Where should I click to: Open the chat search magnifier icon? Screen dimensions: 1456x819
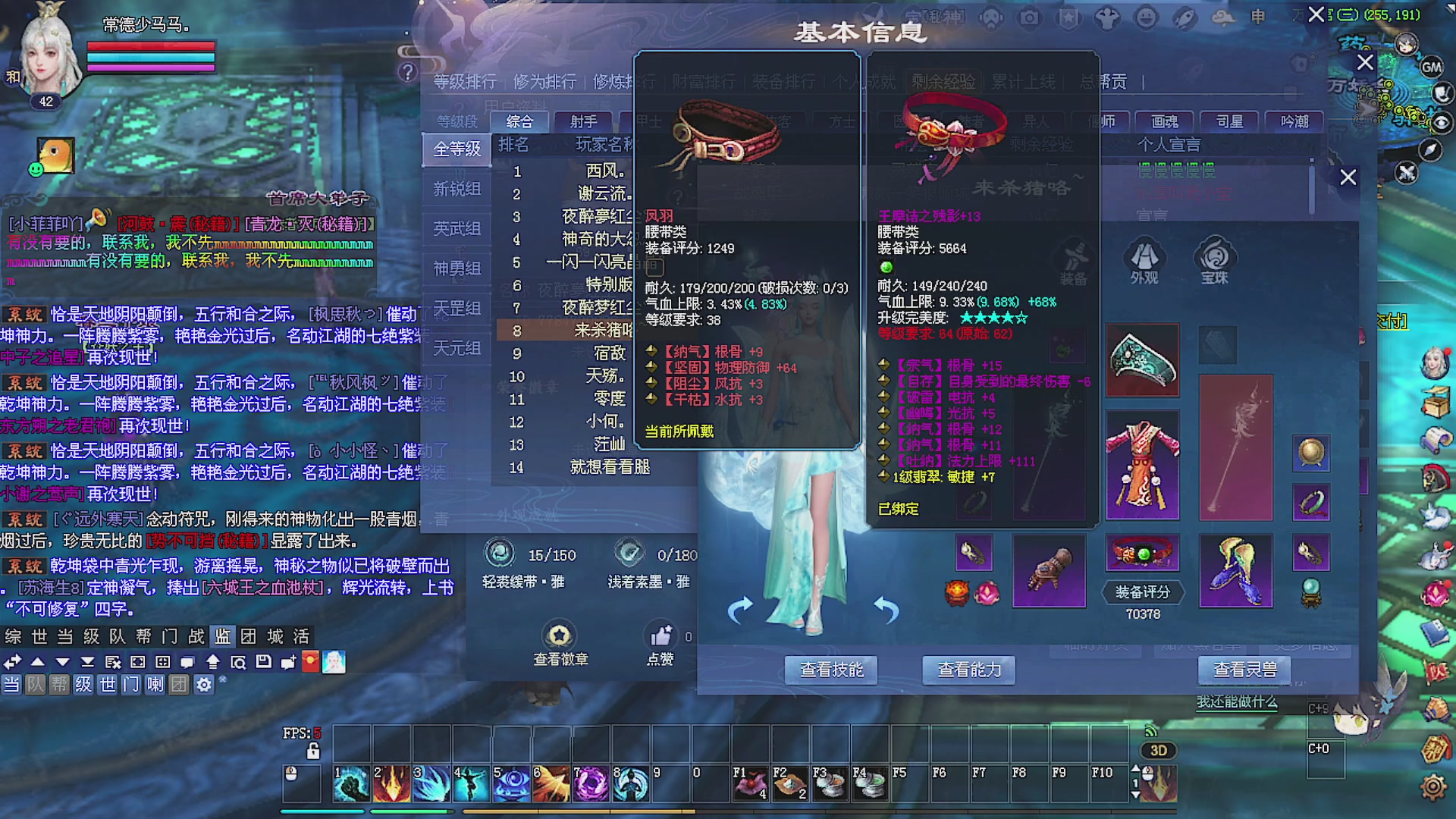point(239,662)
